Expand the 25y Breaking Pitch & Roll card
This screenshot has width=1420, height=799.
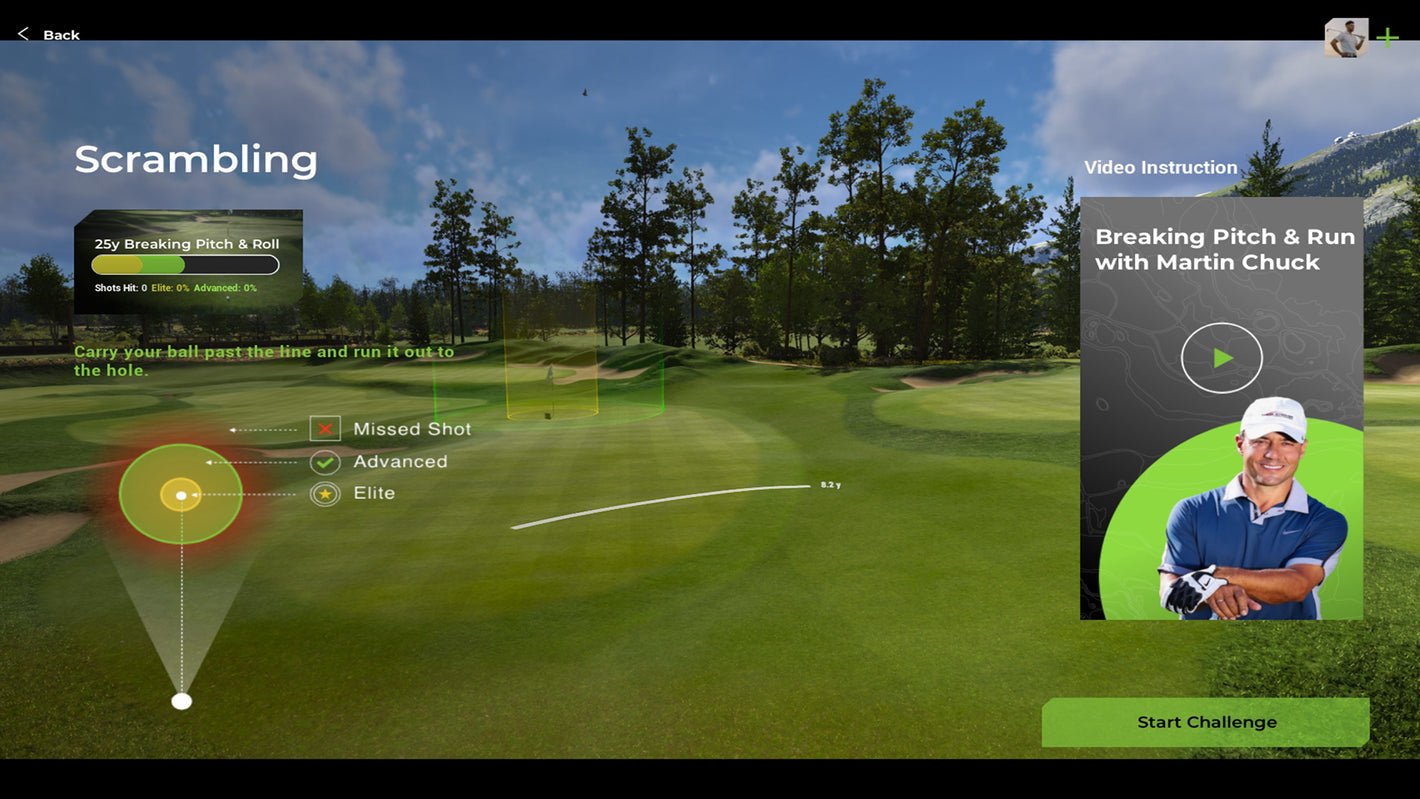(186, 243)
